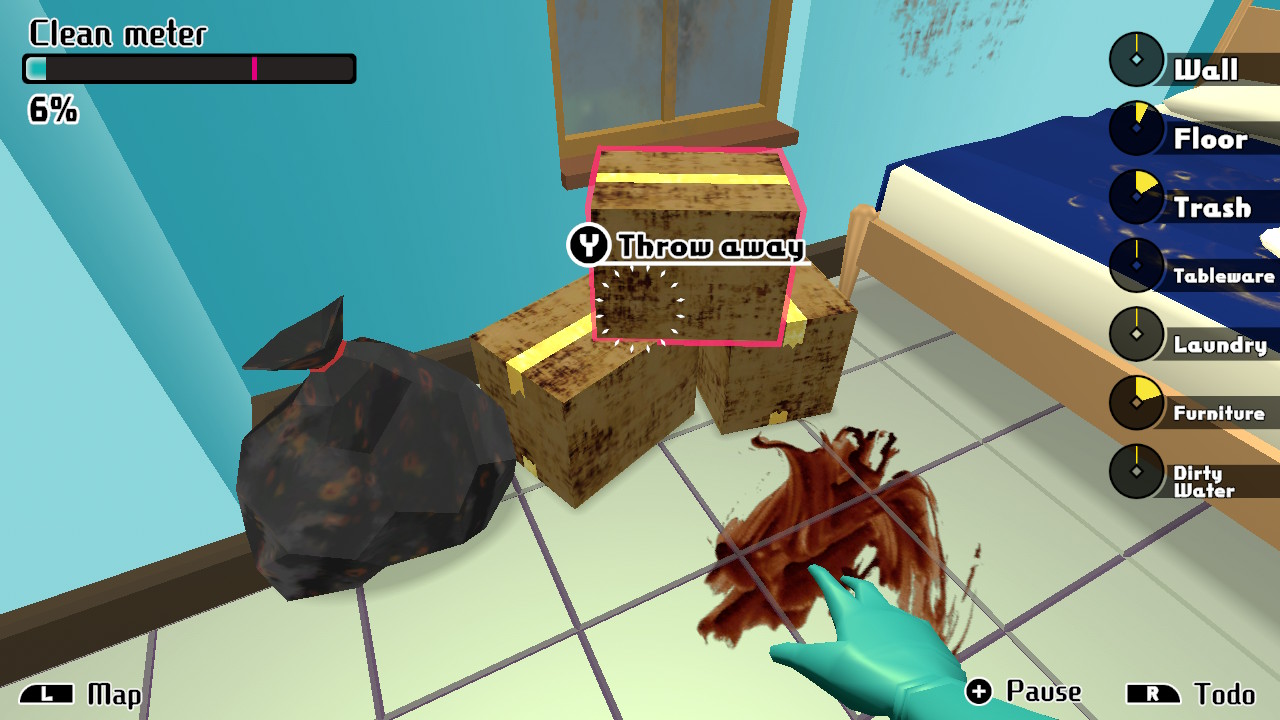Select the Trash category dial icon

(x=1136, y=196)
